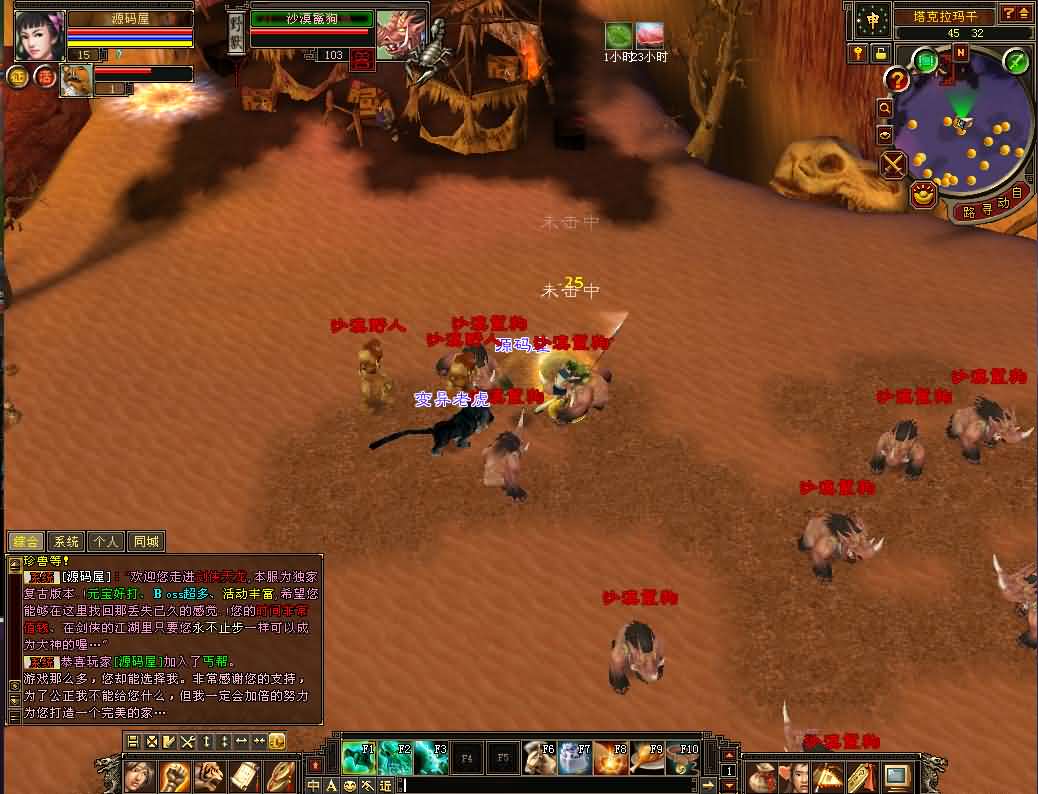1038x794 pixels.
Task: Activate the F1 skill slot
Action: point(358,759)
